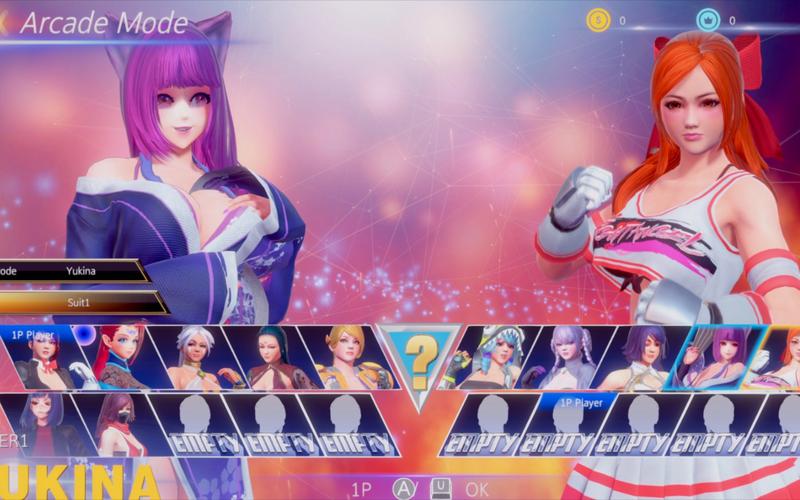800x500 pixels.
Task: Click the gold coin currency icon
Action: (598, 20)
